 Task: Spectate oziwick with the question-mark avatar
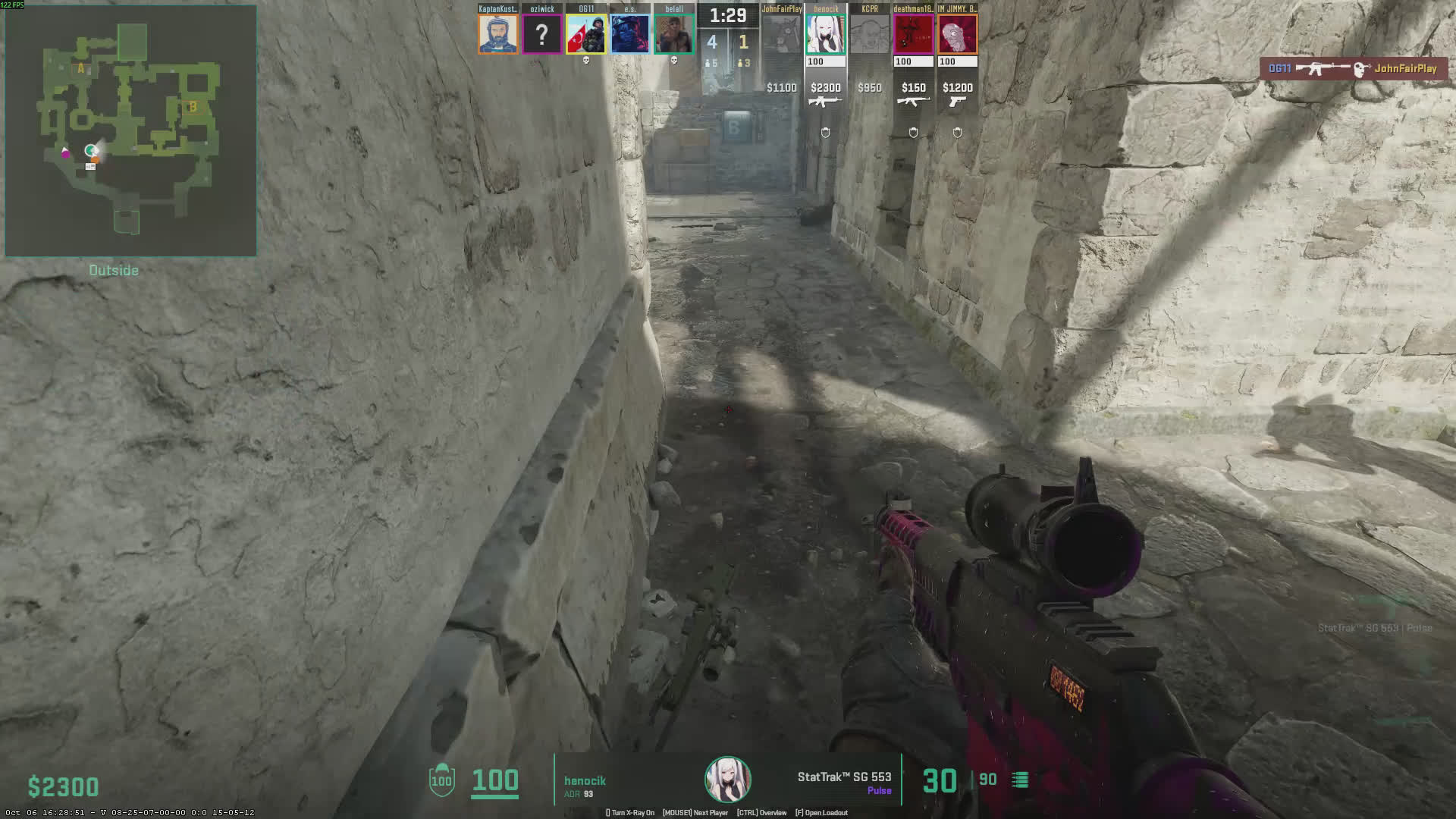point(542,34)
